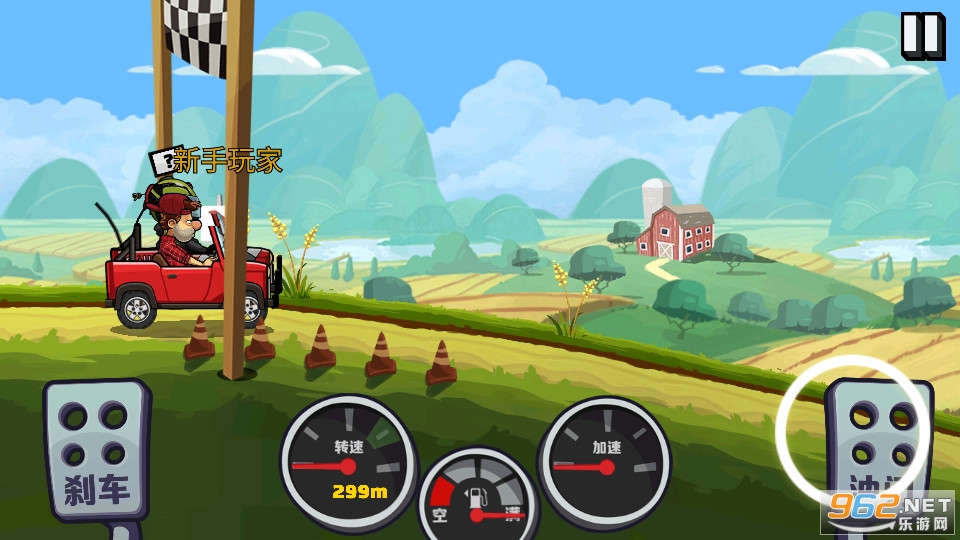Pause the game with the pause button
This screenshot has width=960, height=540.
tap(922, 35)
